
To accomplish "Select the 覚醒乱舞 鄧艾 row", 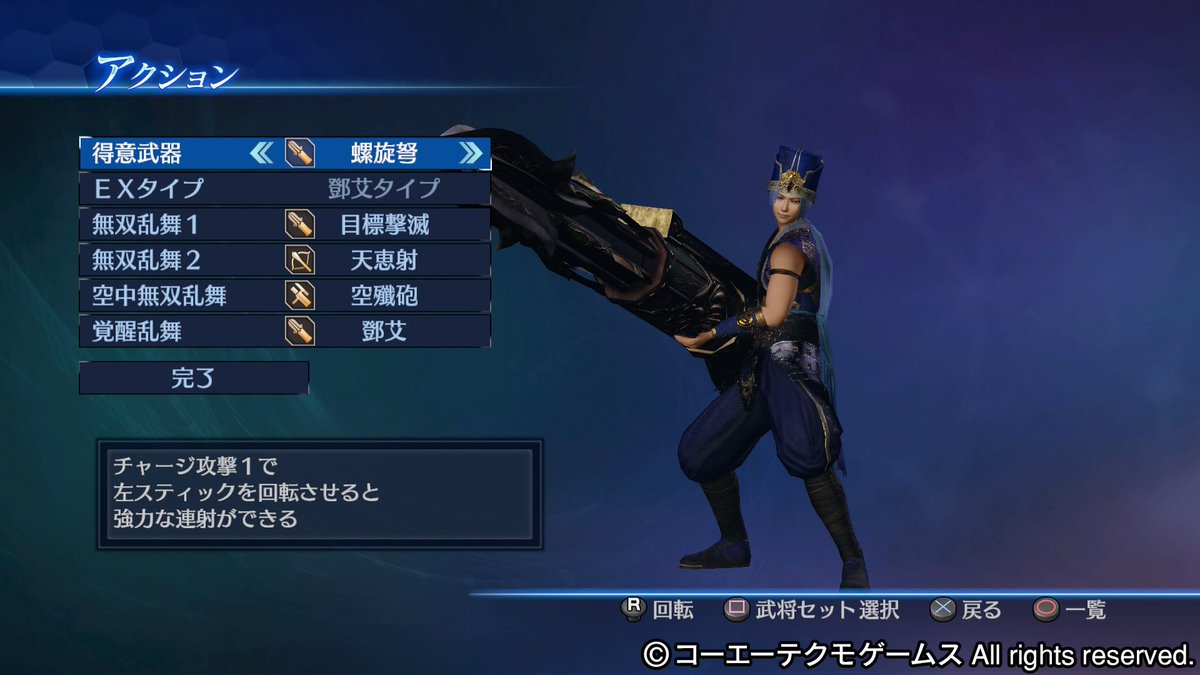I will (285, 331).
